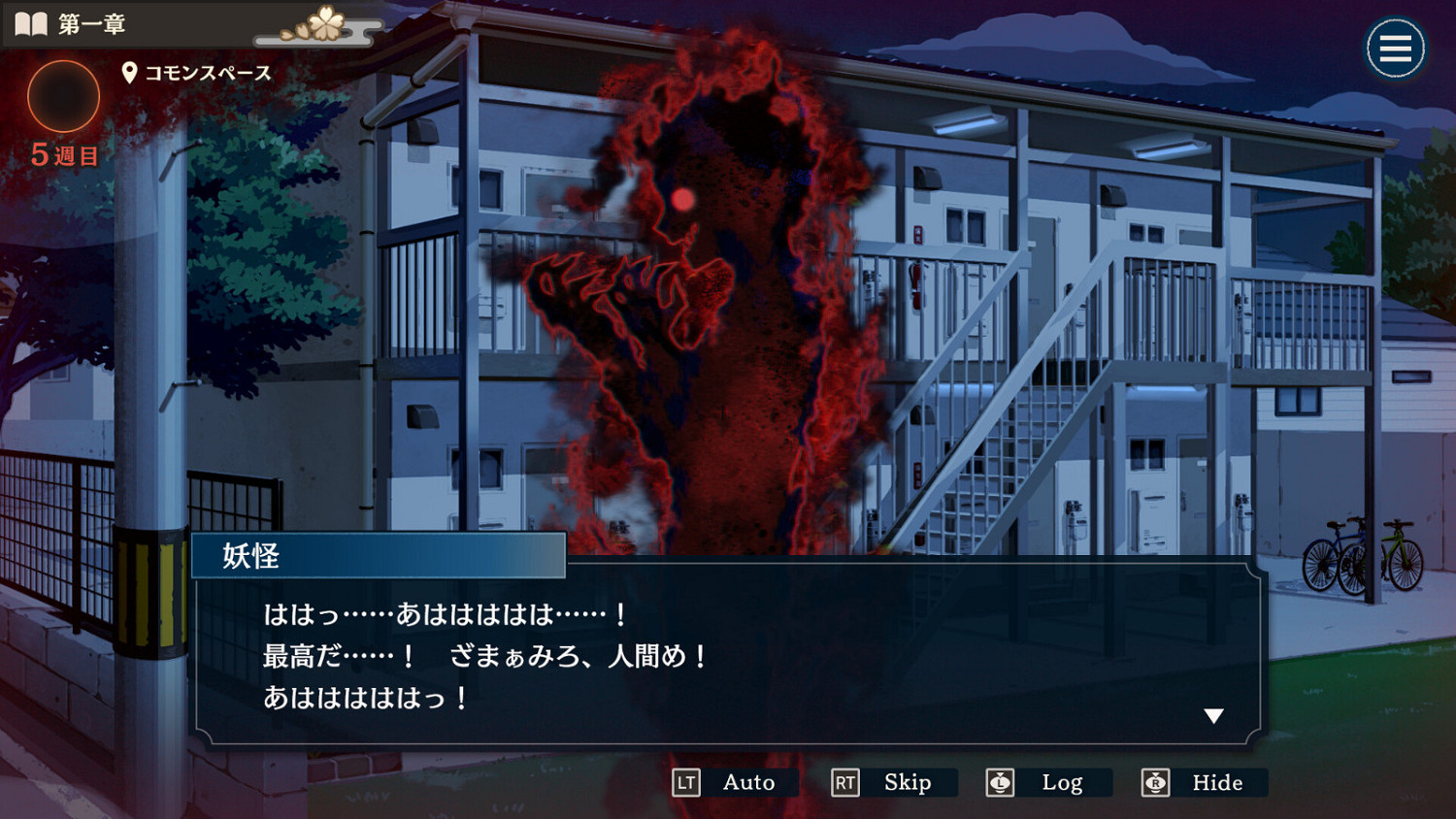Click the R button icon beside Hide
1456x819 pixels.
click(1155, 782)
